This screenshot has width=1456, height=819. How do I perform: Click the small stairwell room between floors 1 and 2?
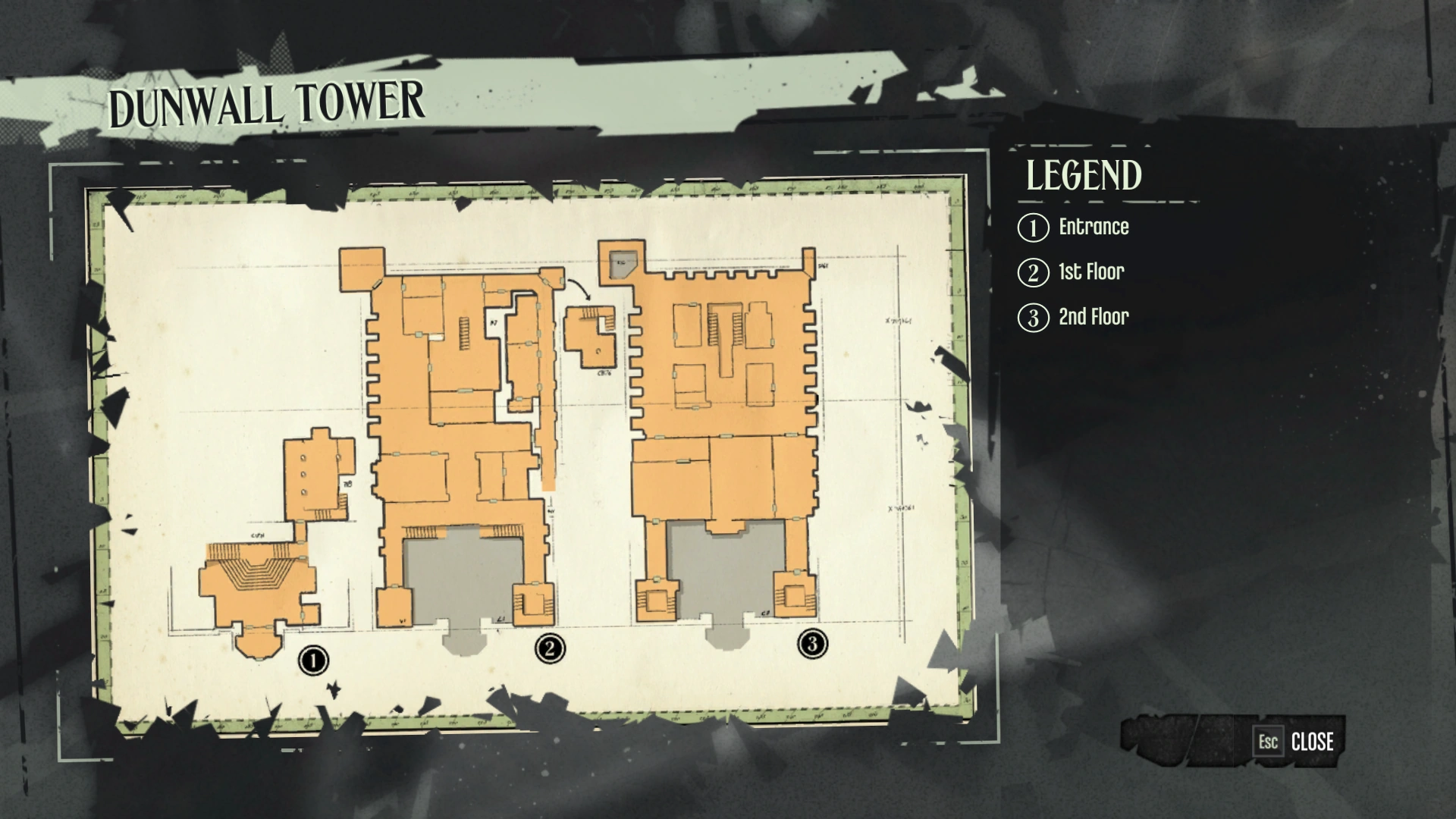coord(591,334)
